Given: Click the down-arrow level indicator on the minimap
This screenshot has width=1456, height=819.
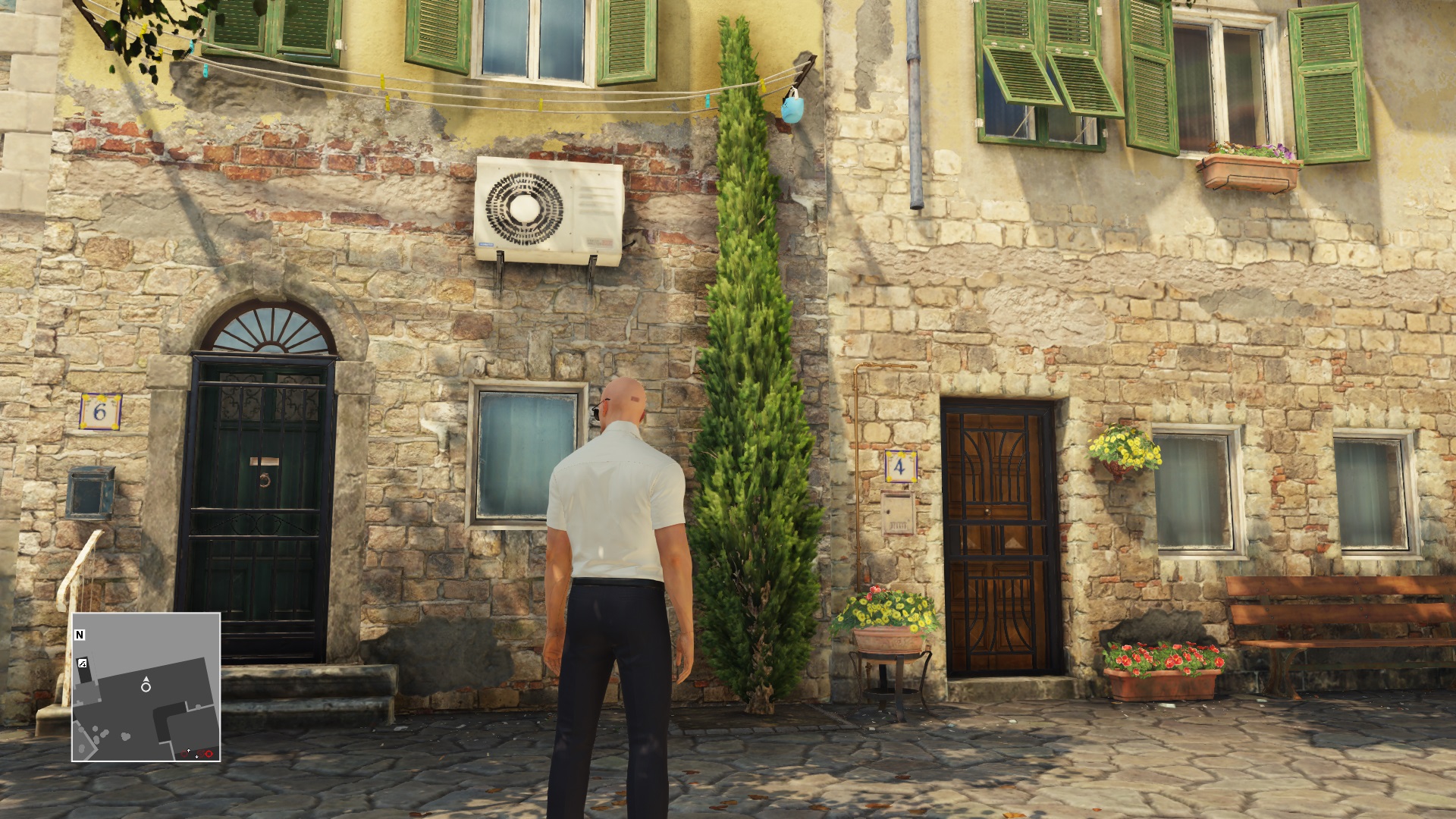Looking at the screenshot, I should (196, 757).
